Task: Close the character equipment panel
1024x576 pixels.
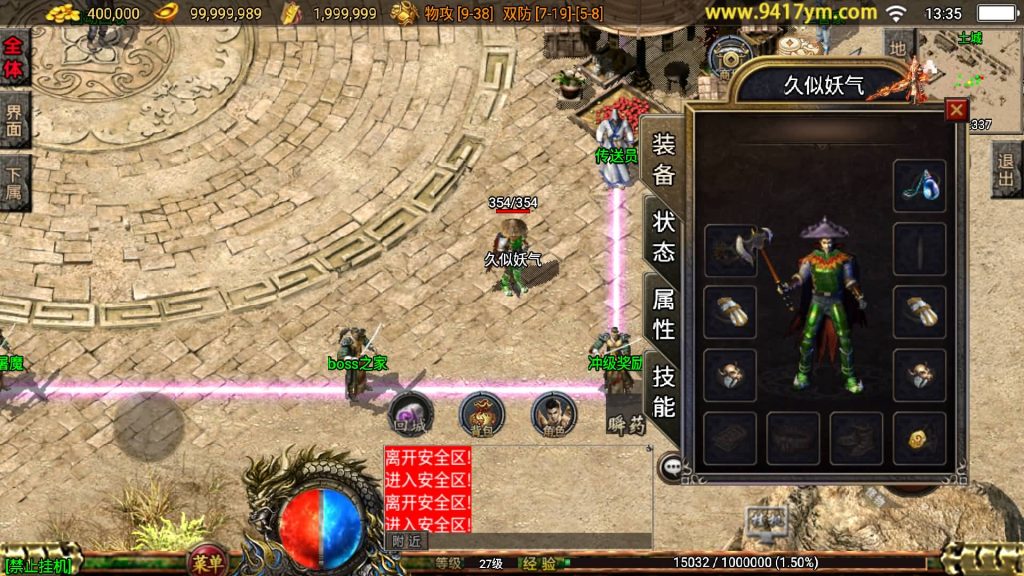Action: tap(957, 110)
